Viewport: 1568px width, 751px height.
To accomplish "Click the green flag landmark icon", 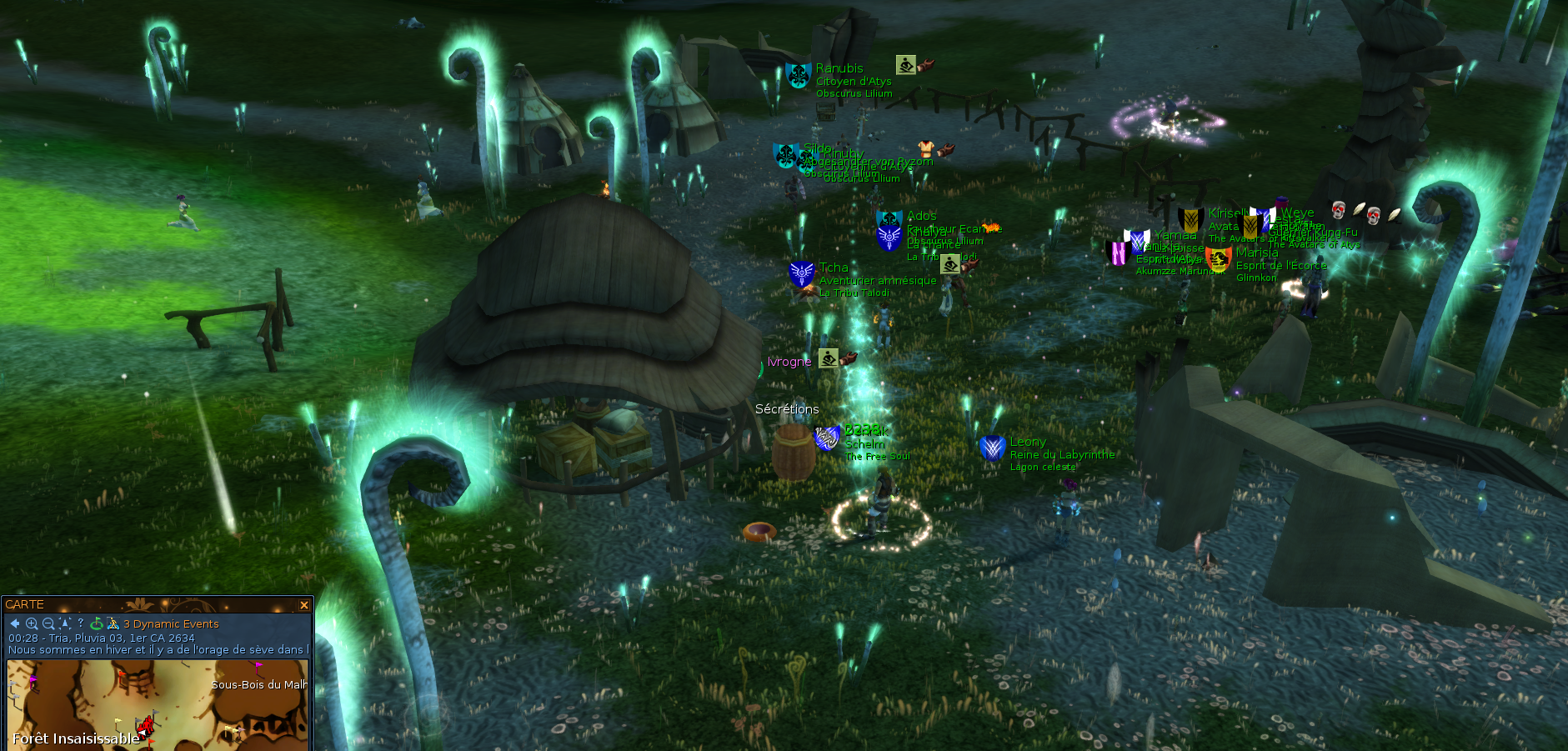I will click(97, 623).
